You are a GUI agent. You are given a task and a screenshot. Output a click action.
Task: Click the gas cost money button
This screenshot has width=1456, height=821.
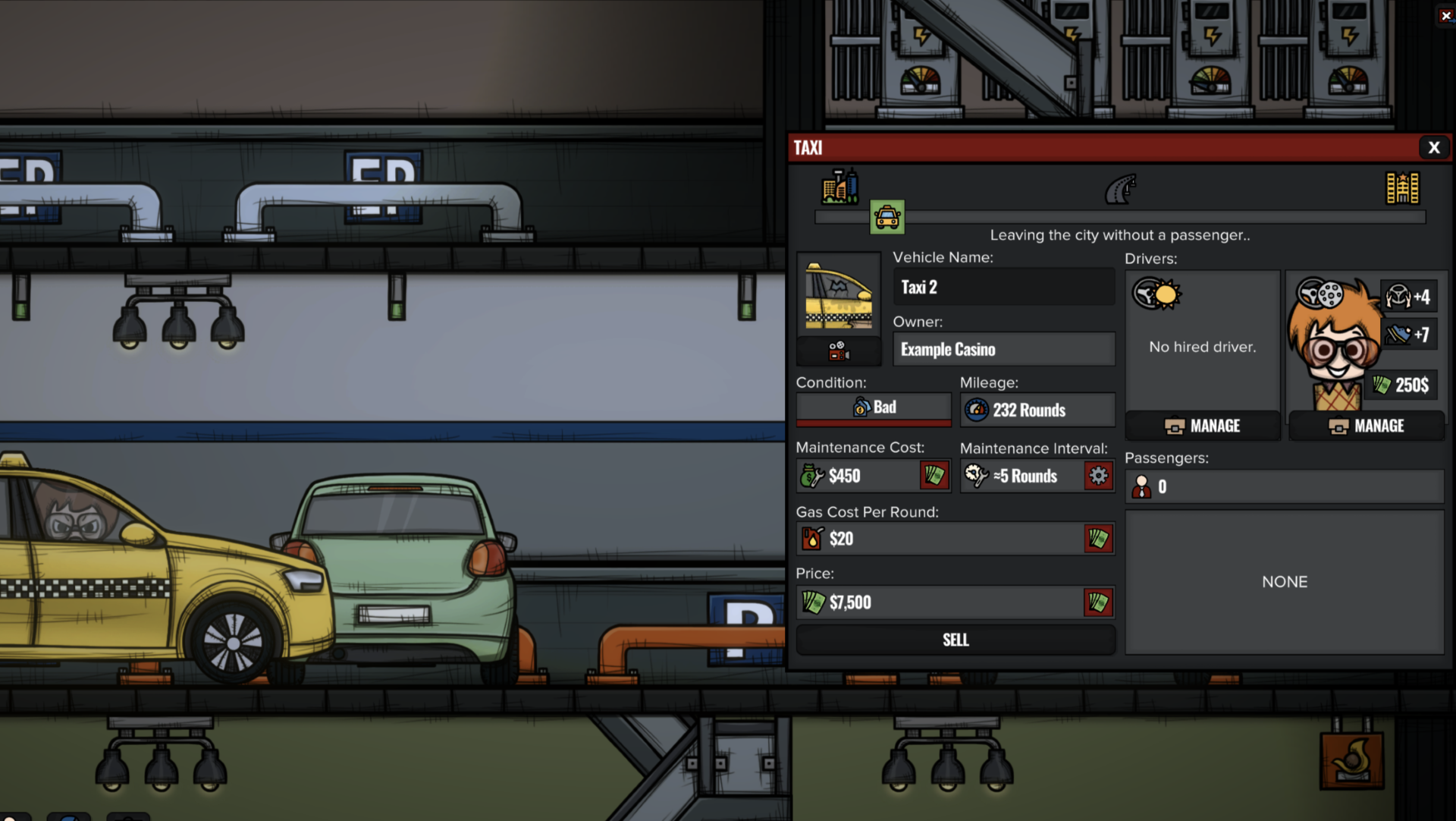click(1098, 539)
